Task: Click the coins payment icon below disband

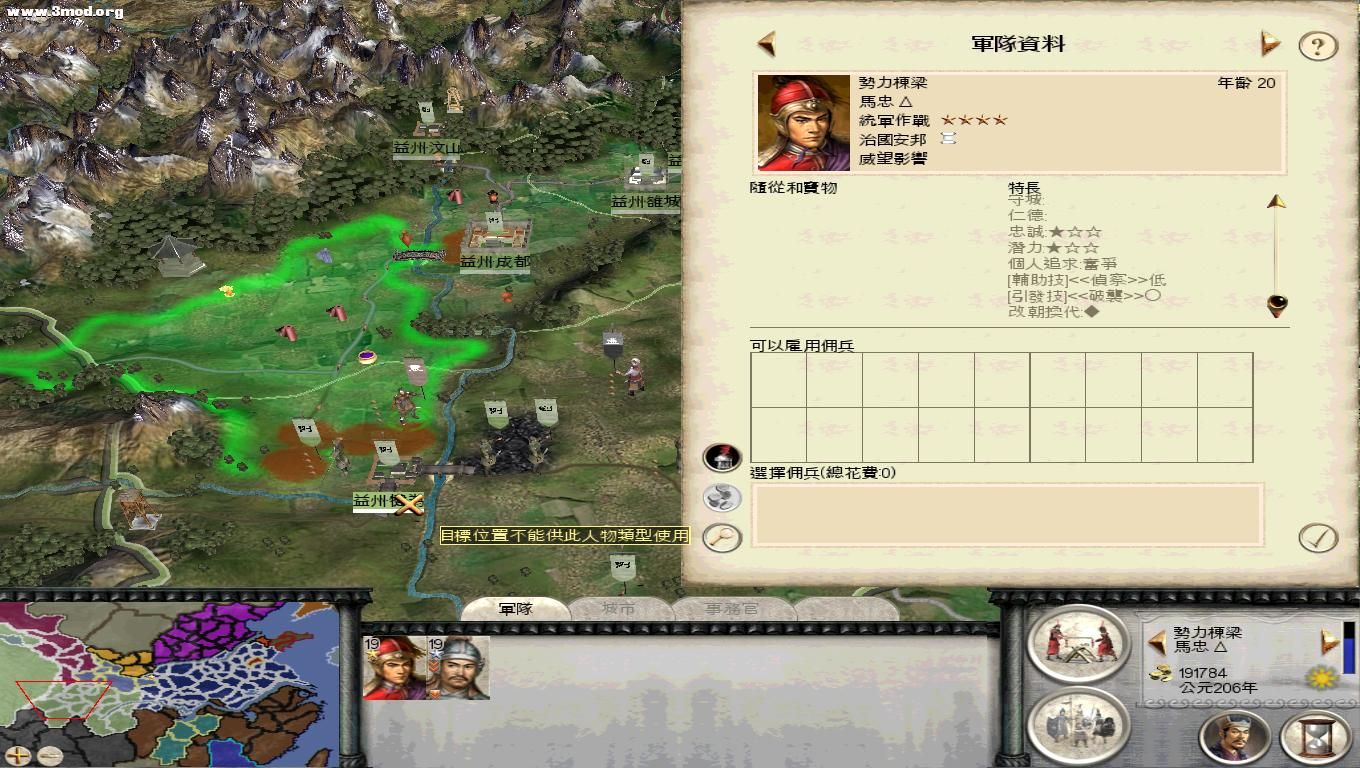Action: pyautogui.click(x=720, y=496)
